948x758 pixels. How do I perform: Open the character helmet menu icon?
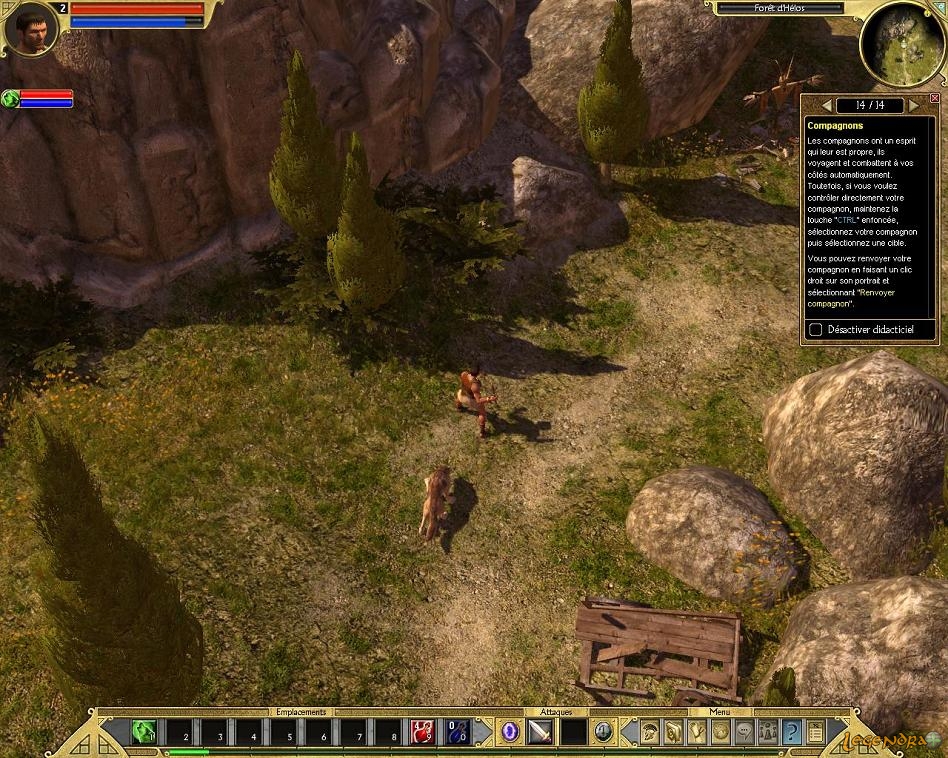pyautogui.click(x=650, y=731)
